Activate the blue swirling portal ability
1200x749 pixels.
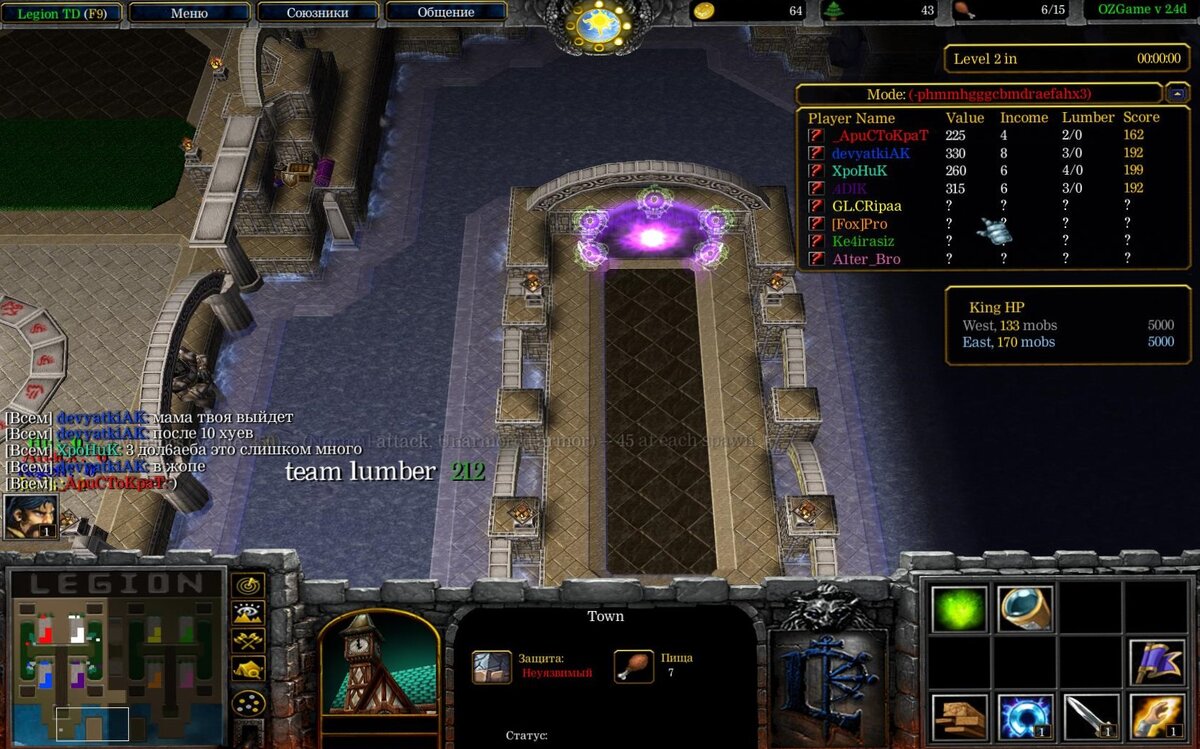pos(1025,716)
